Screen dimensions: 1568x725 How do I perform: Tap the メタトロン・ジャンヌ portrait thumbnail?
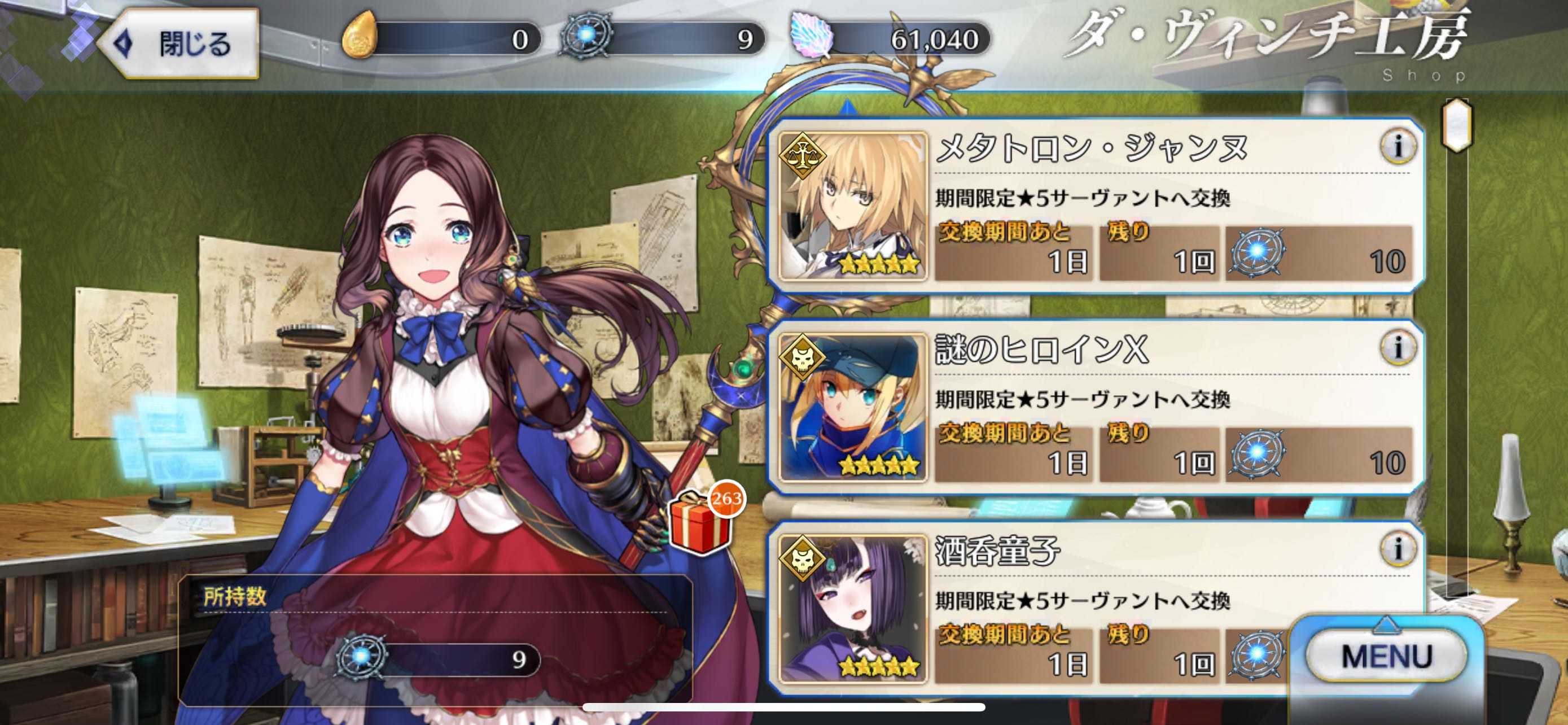pos(853,206)
